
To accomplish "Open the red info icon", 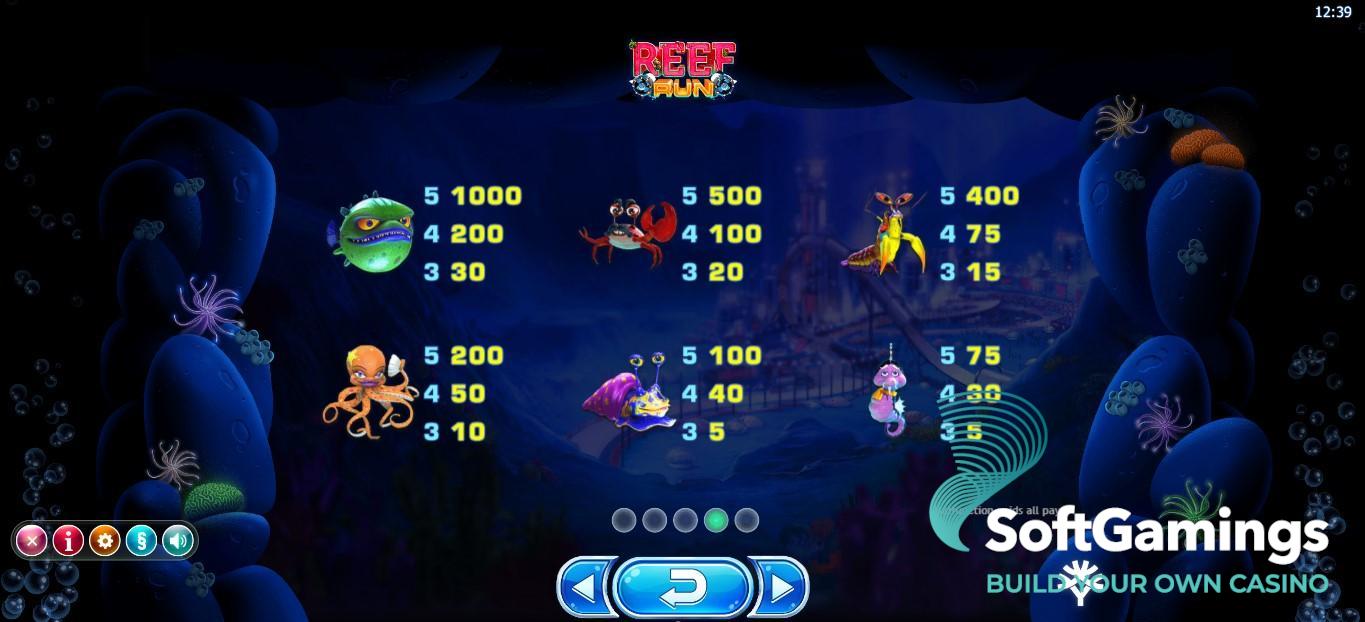I will pyautogui.click(x=68, y=541).
